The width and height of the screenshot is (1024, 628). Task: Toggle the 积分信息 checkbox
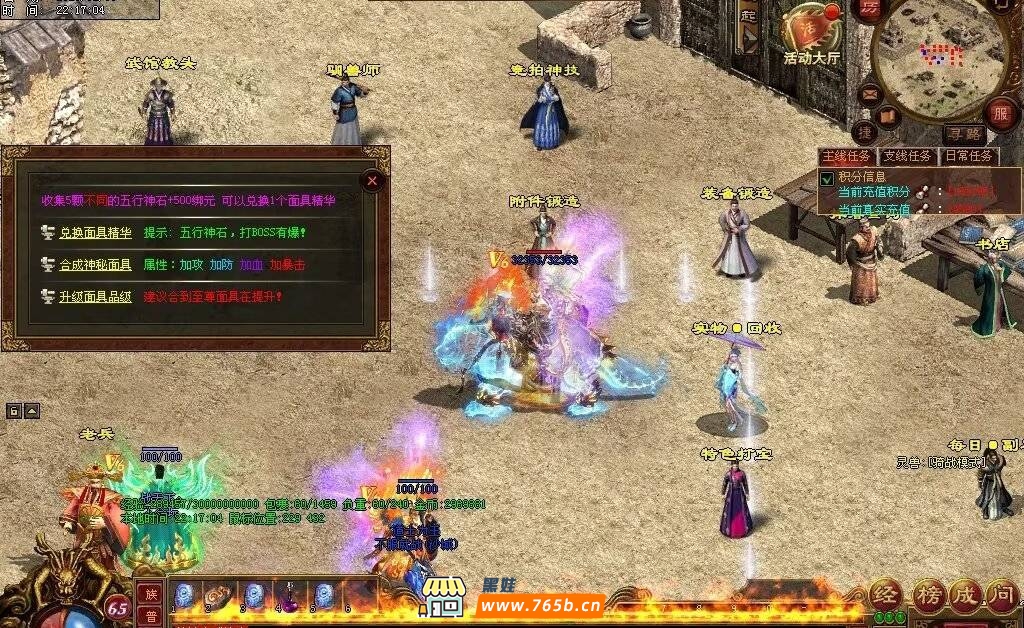tap(827, 179)
